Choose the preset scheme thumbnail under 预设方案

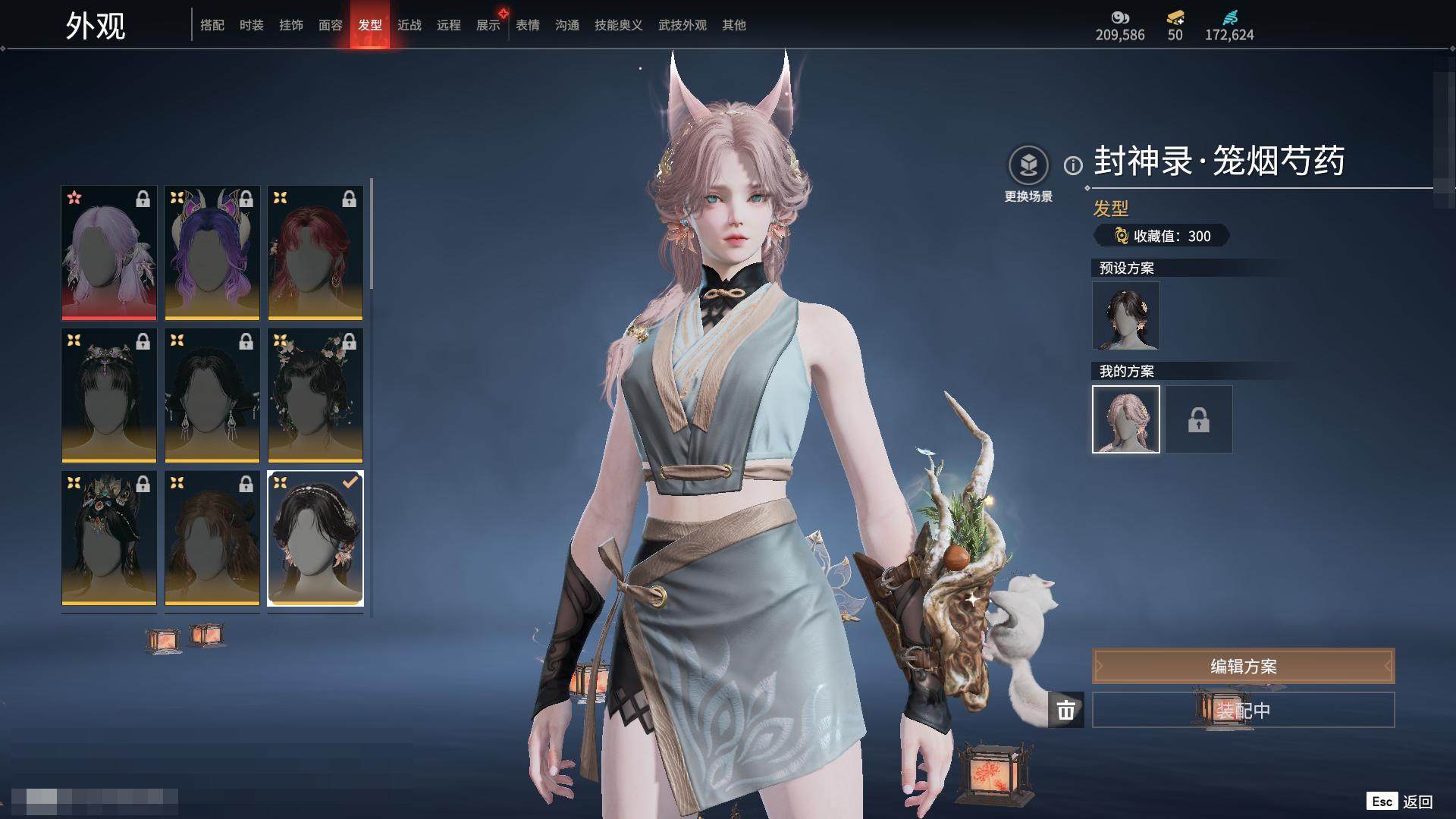click(x=1126, y=316)
